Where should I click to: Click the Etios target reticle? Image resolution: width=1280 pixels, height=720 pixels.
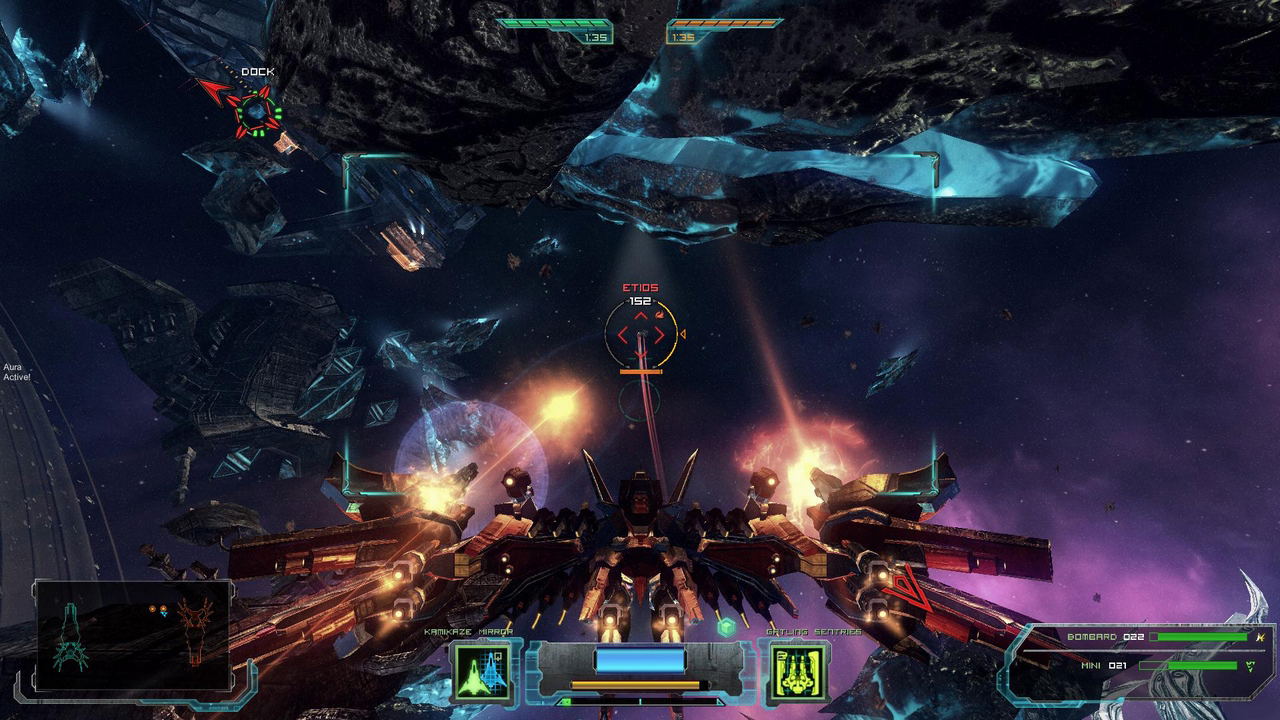point(641,334)
